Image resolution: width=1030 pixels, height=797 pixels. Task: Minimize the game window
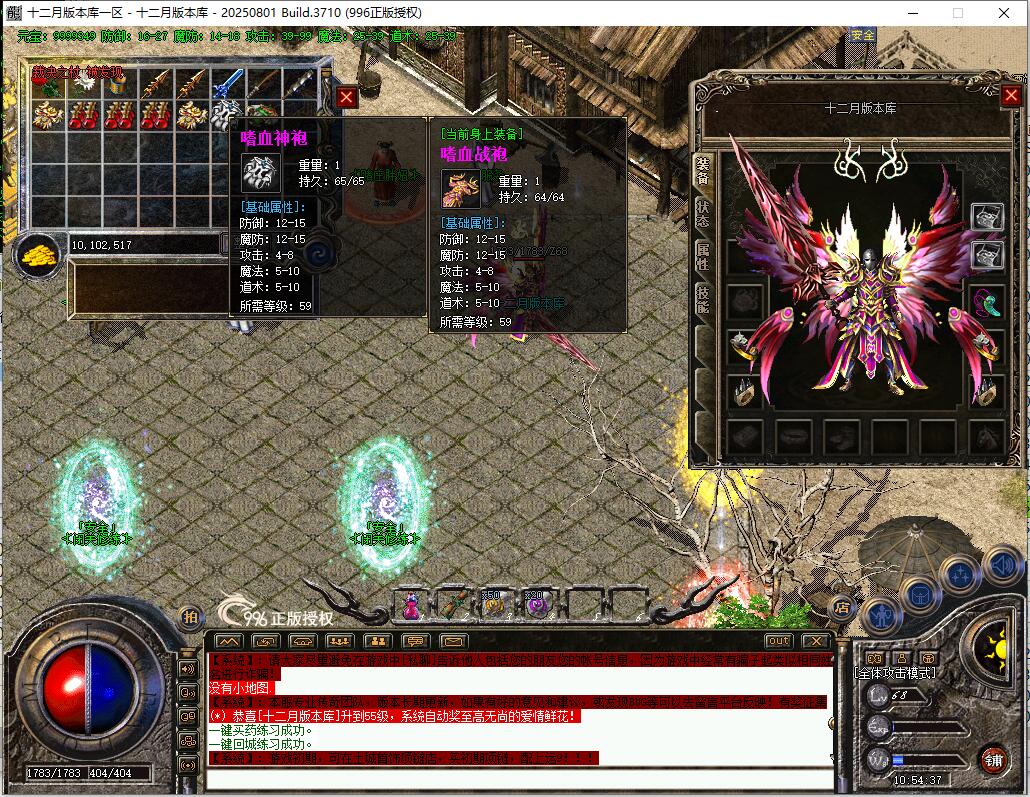click(x=912, y=13)
